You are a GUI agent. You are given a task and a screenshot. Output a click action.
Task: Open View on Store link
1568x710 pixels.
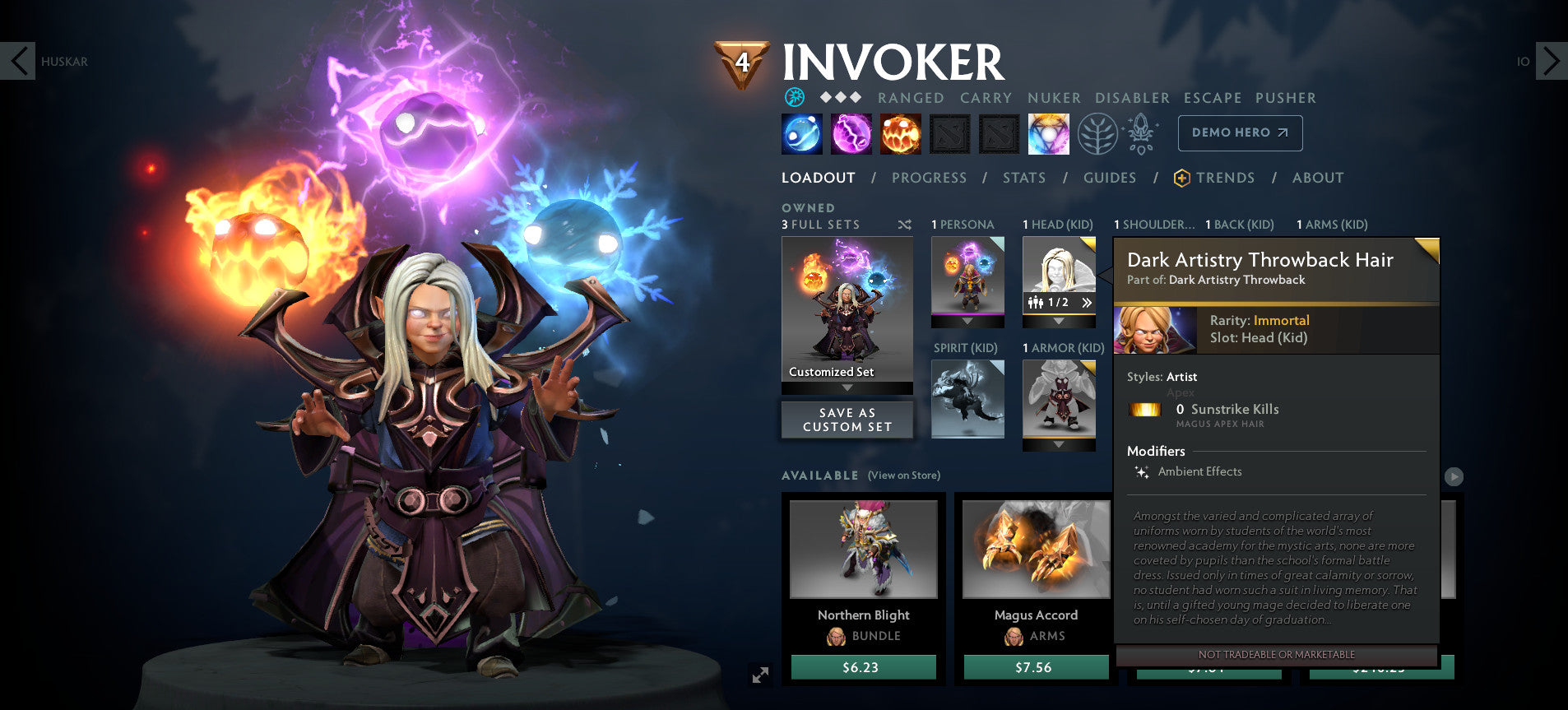point(904,476)
